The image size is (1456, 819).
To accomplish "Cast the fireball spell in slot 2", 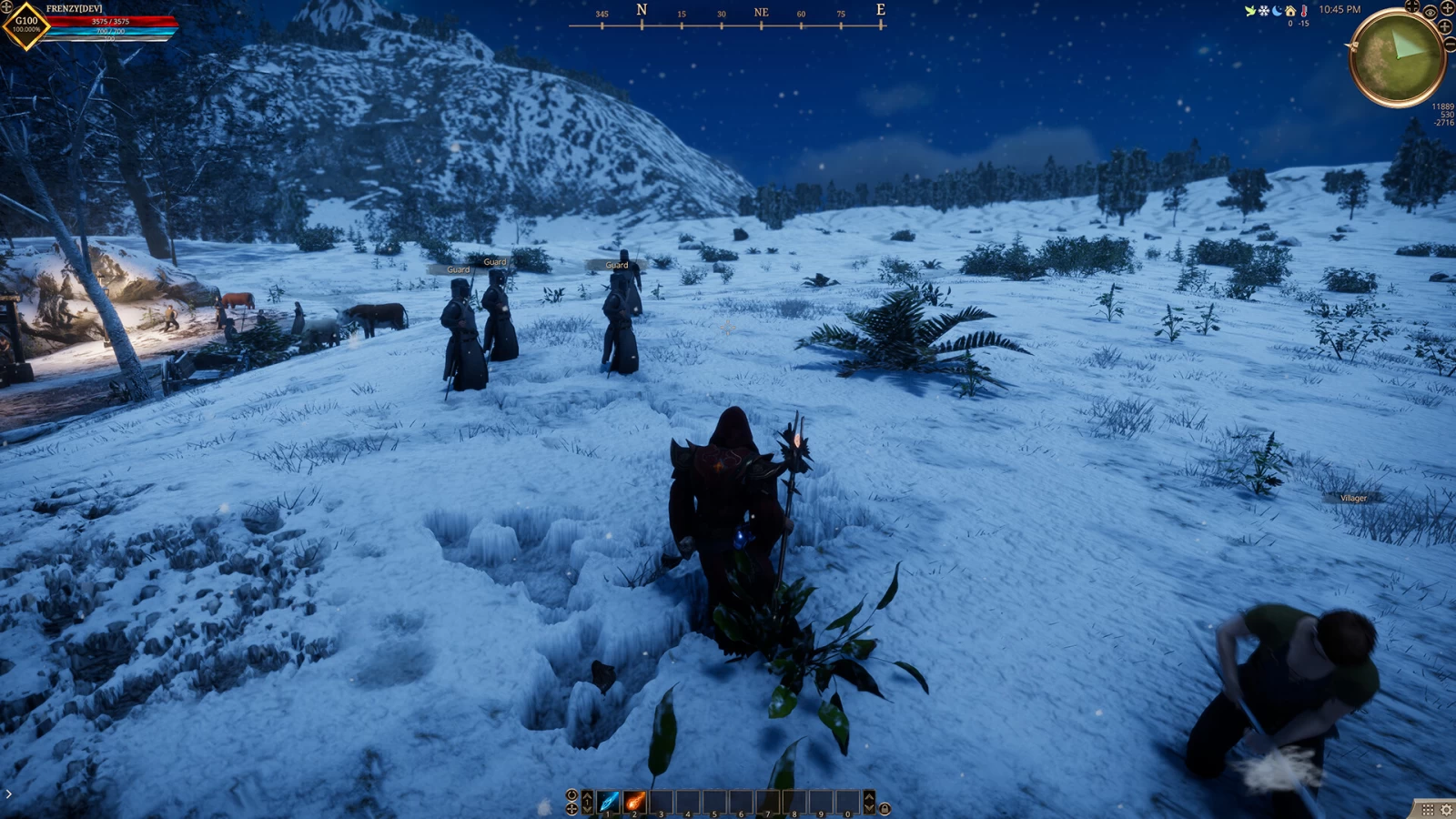I will (635, 802).
